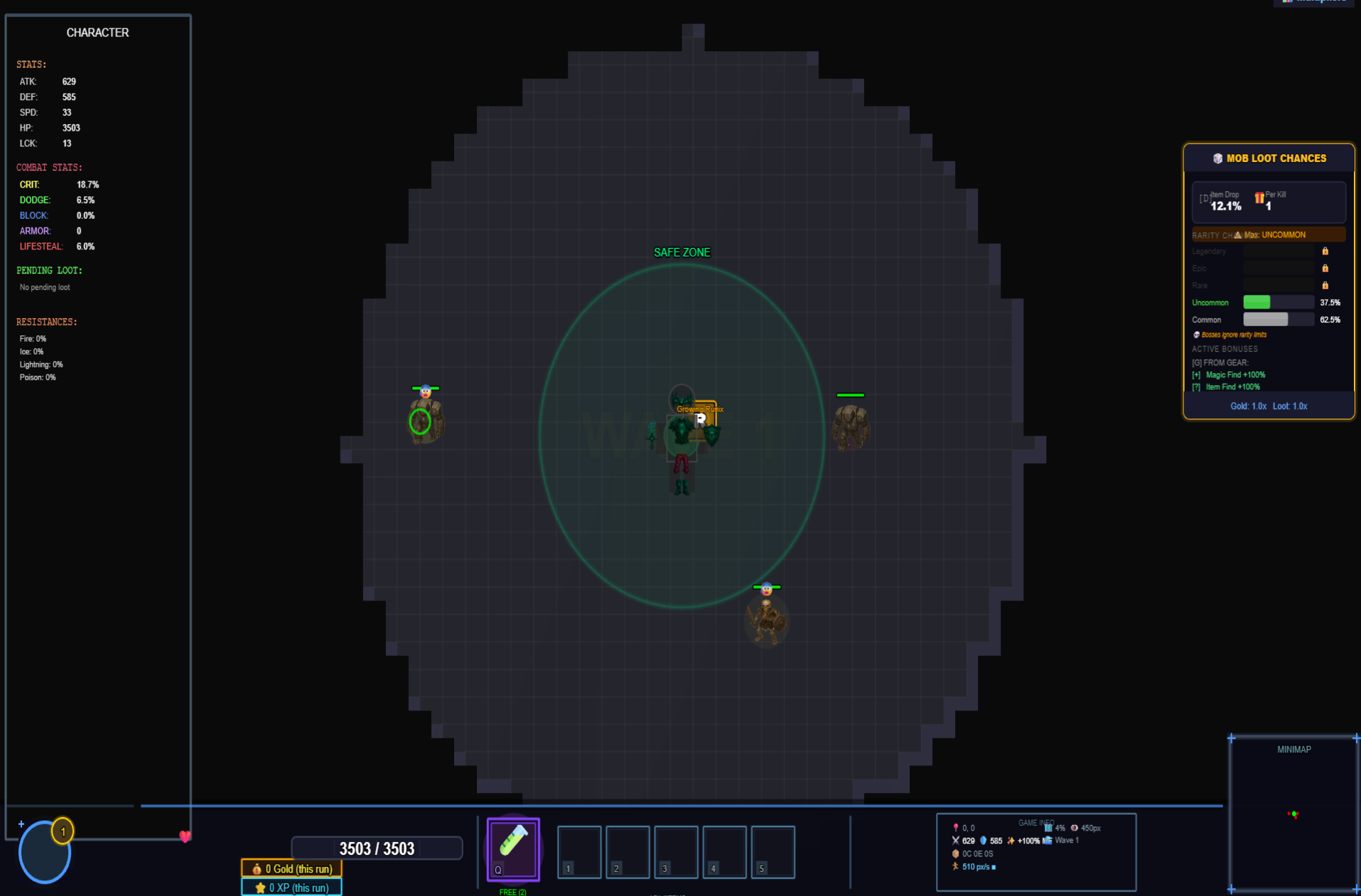Image resolution: width=1361 pixels, height=896 pixels.
Task: Toggle the lock on the Legendary rarity row
Action: pos(1325,251)
